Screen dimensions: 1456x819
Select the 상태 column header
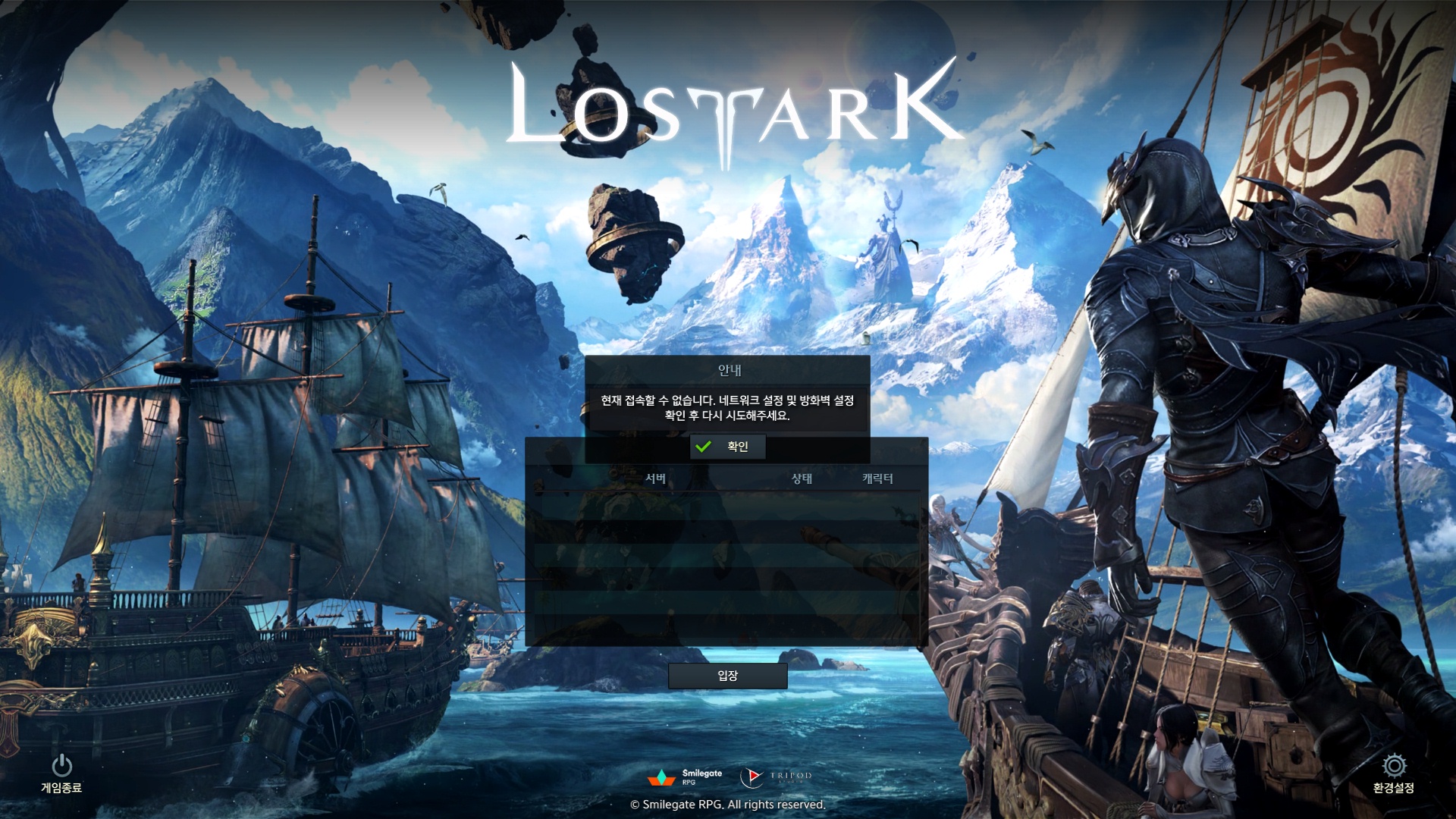pyautogui.click(x=802, y=479)
